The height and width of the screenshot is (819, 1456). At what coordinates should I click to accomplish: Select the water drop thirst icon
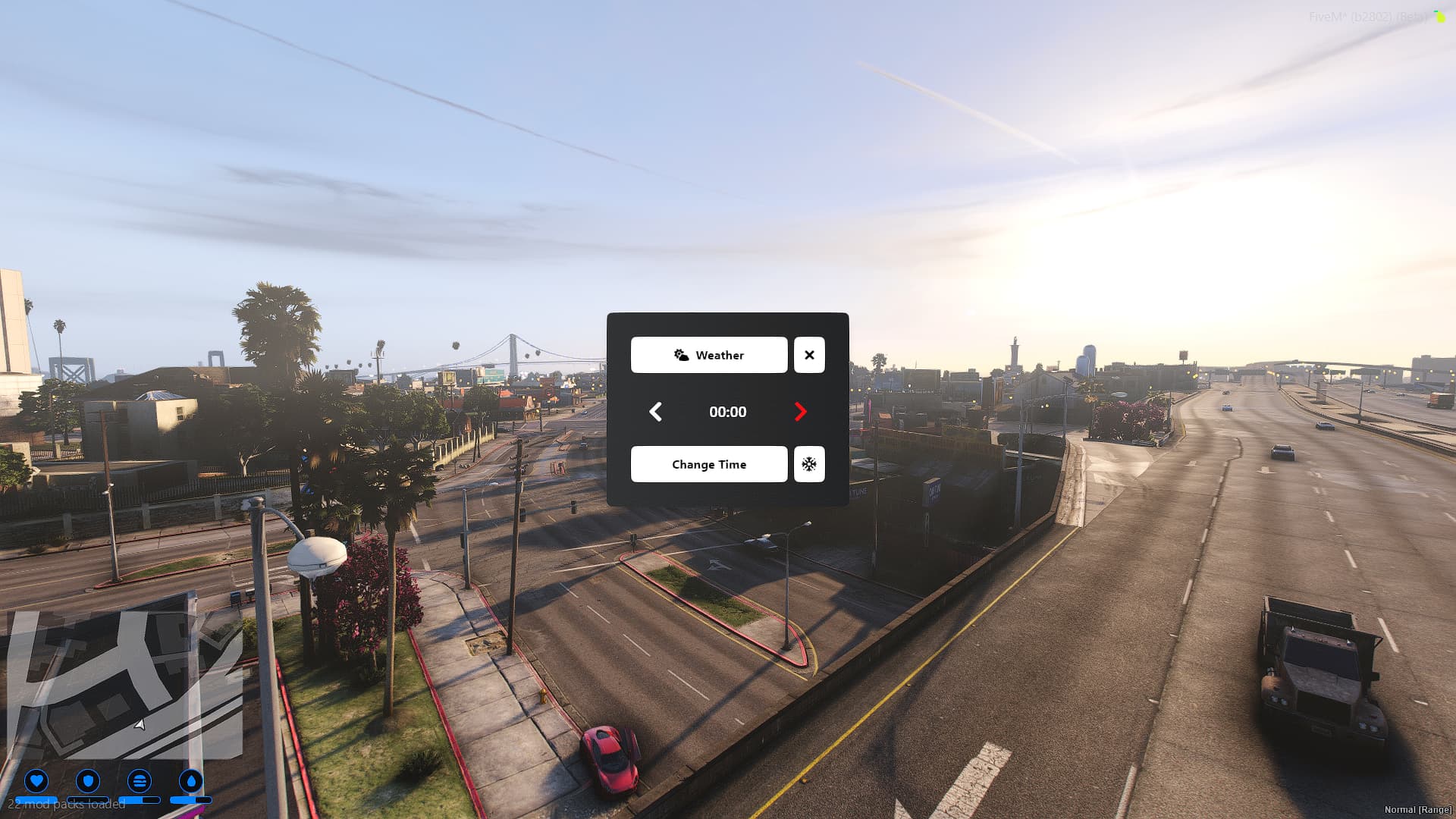[x=191, y=780]
